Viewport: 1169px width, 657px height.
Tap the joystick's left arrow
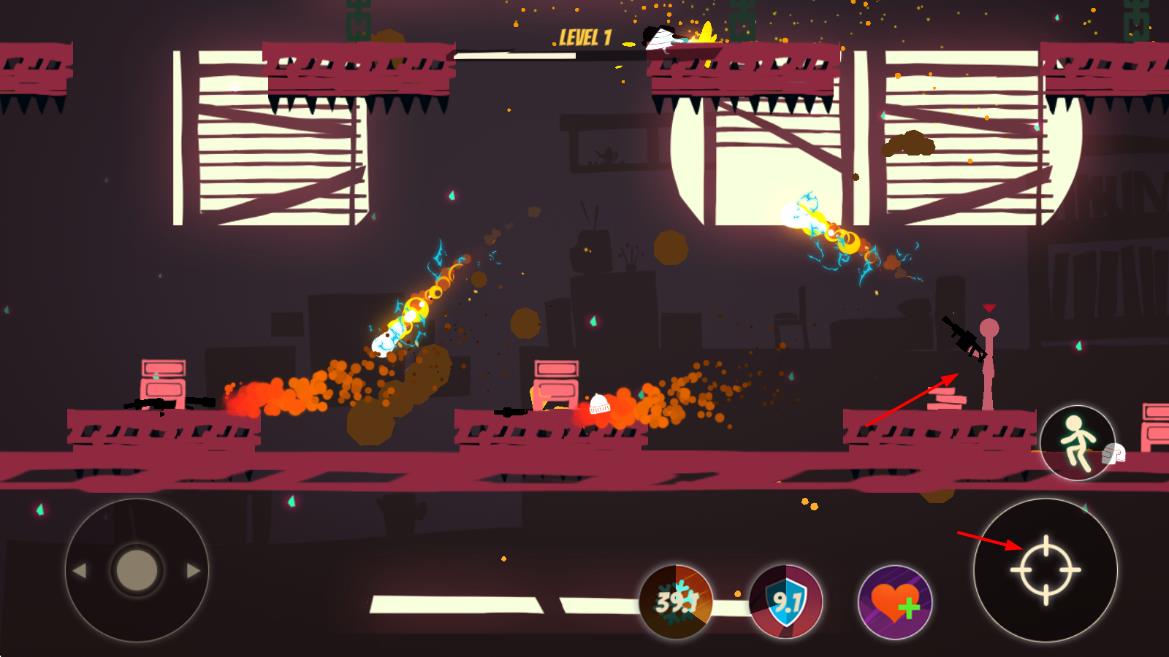[79, 571]
